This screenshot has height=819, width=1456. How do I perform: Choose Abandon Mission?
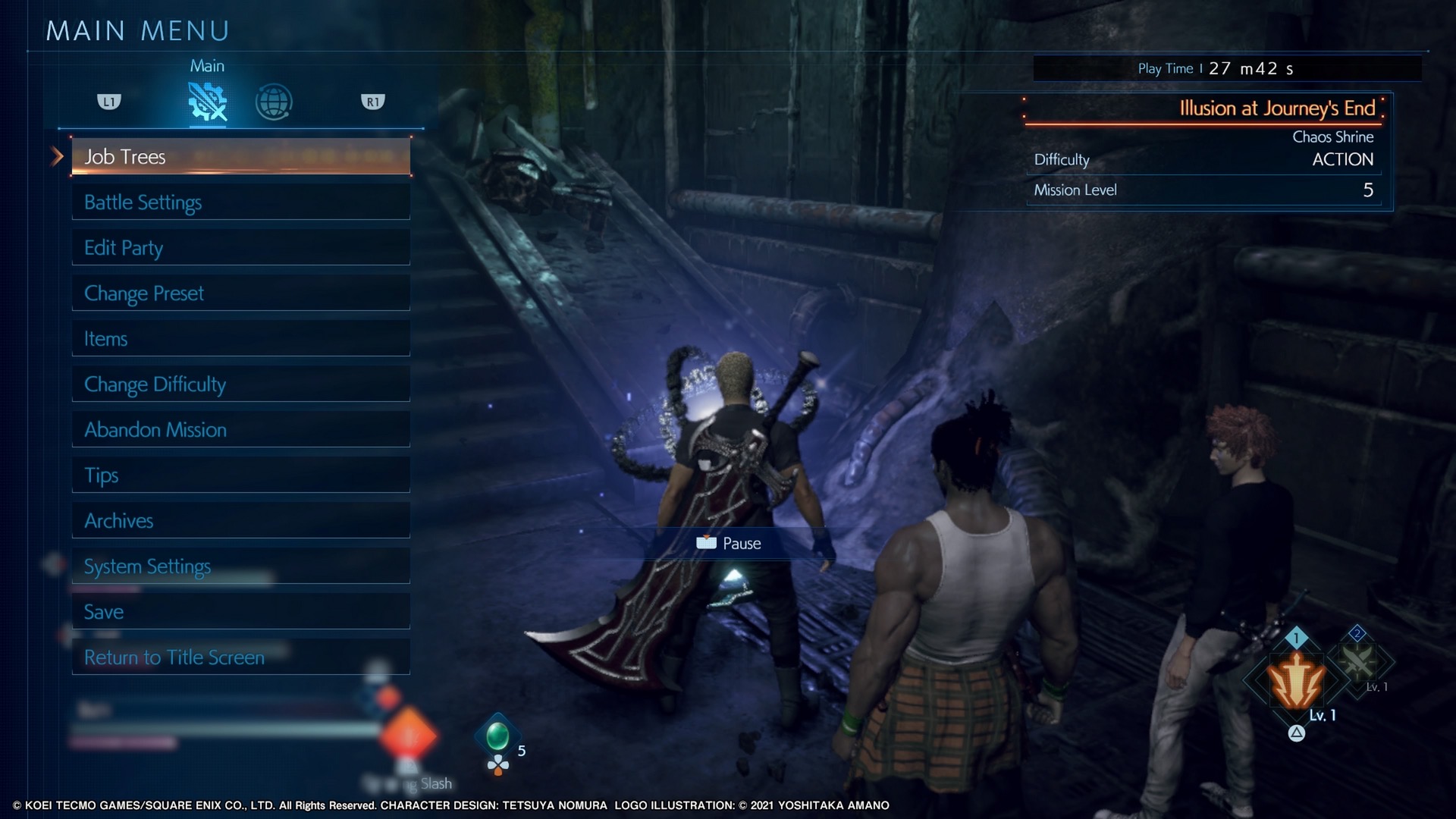240,430
